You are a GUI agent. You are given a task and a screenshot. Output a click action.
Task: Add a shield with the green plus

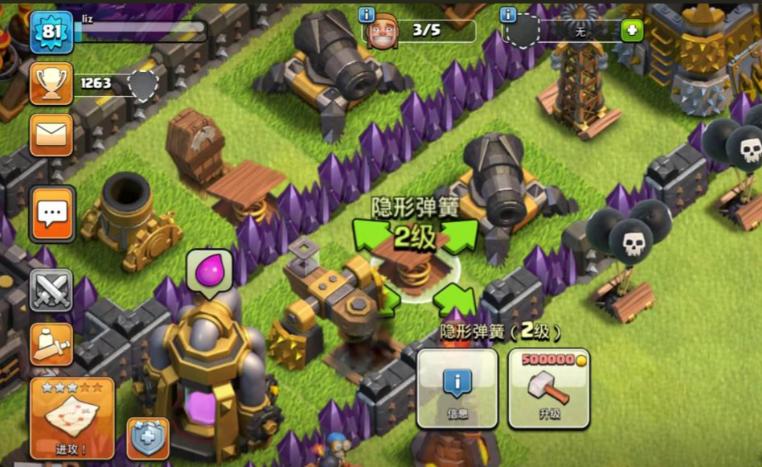click(x=631, y=30)
